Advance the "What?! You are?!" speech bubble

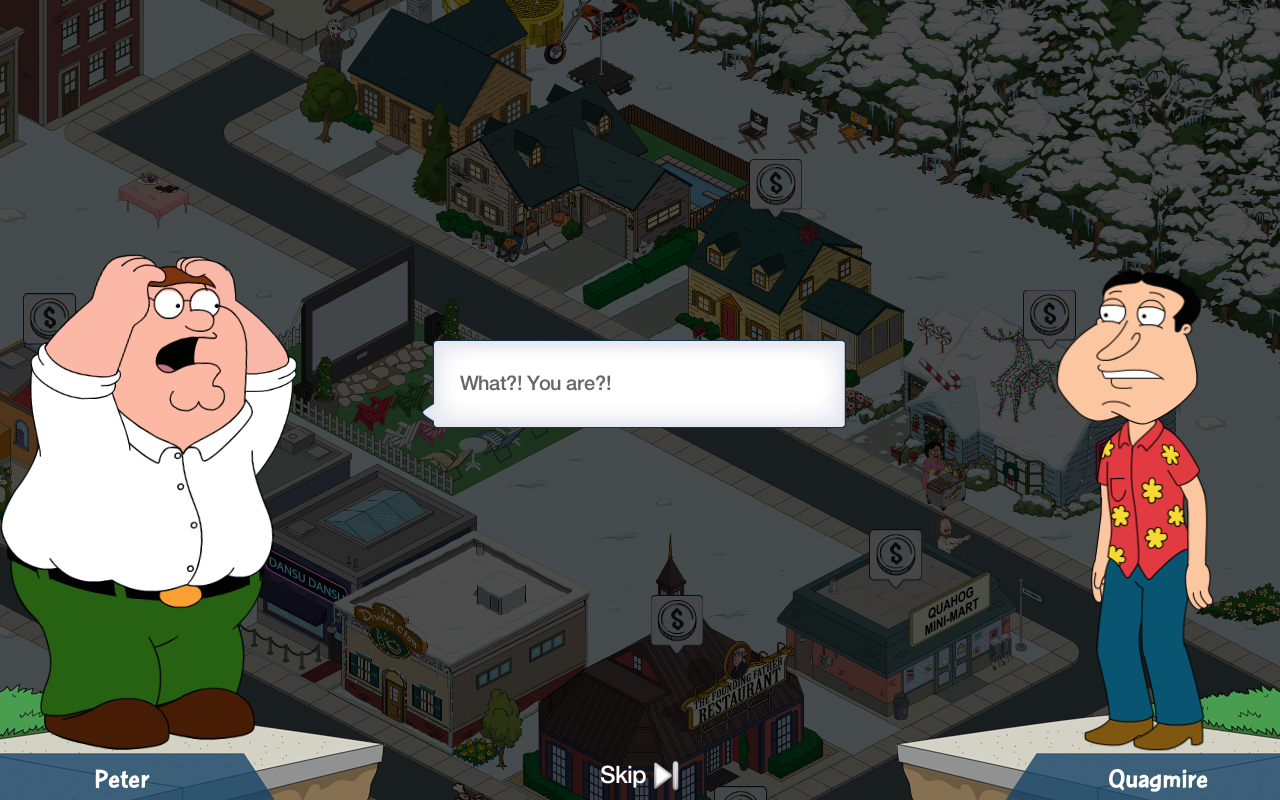pyautogui.click(x=639, y=384)
